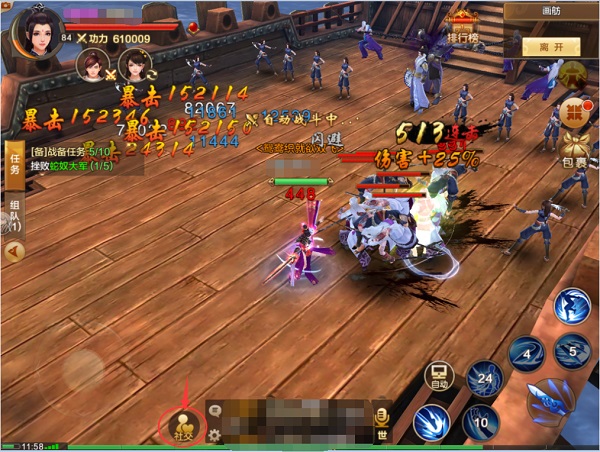Open the 包裹 bag inventory
The height and width of the screenshot is (452, 600).
click(576, 149)
